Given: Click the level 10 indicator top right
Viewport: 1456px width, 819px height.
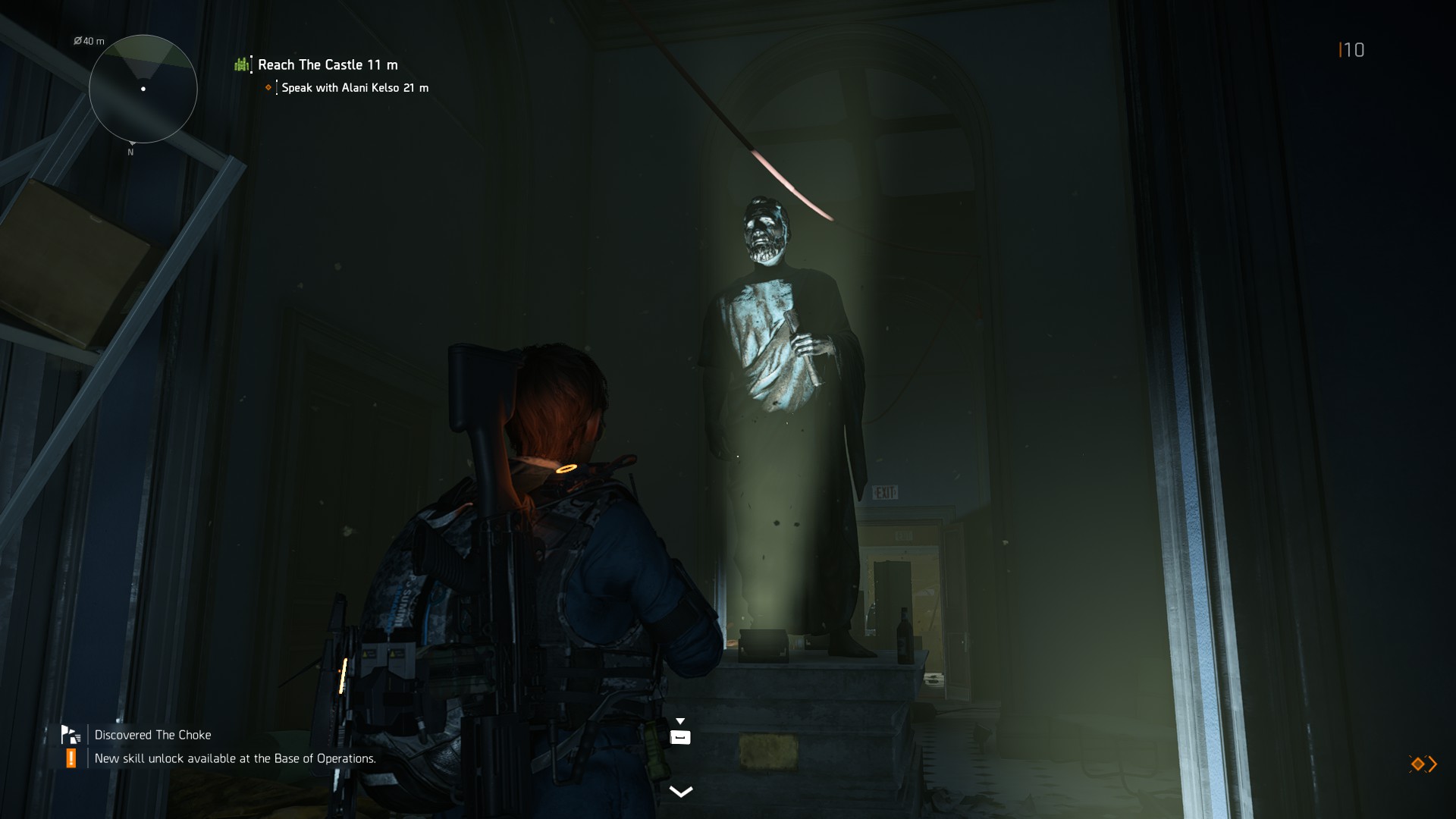Looking at the screenshot, I should (x=1354, y=51).
